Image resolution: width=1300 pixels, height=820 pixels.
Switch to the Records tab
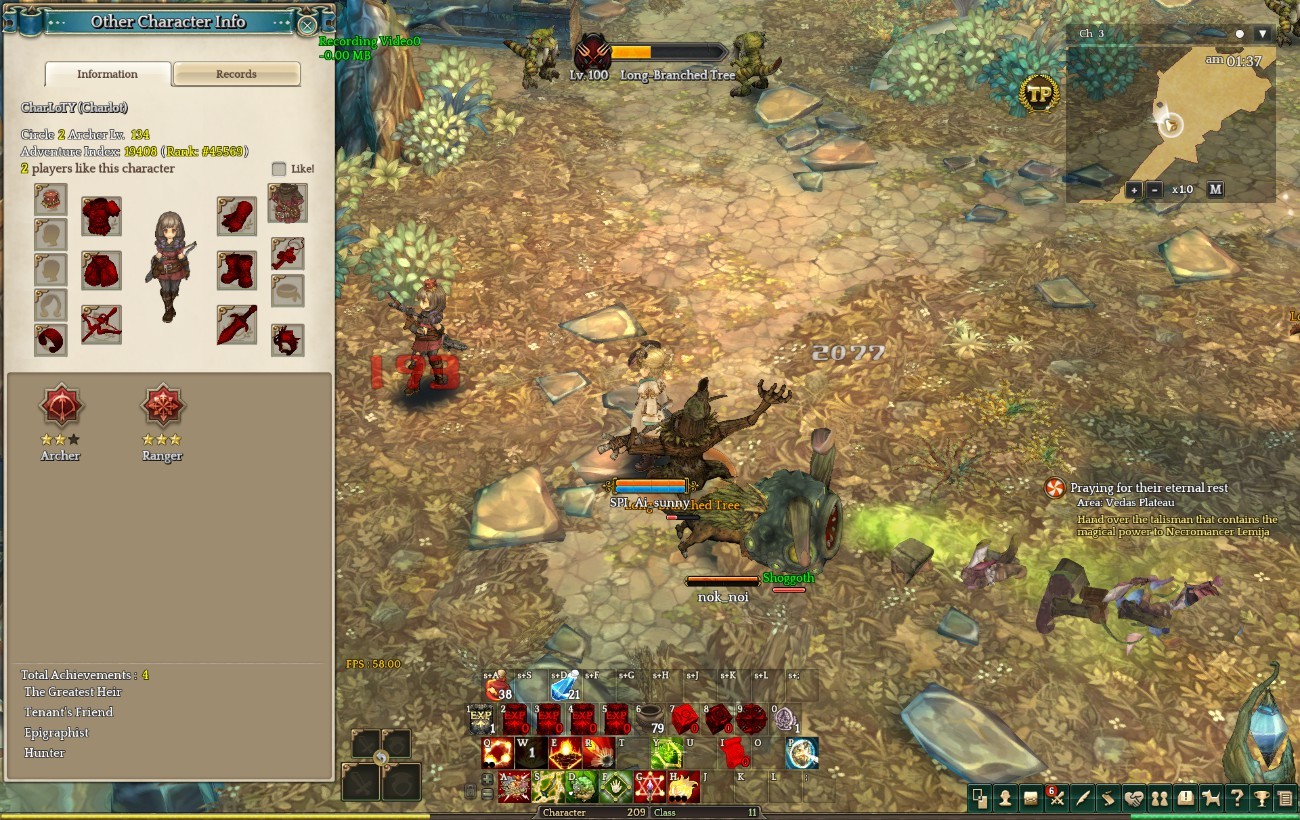click(x=237, y=74)
